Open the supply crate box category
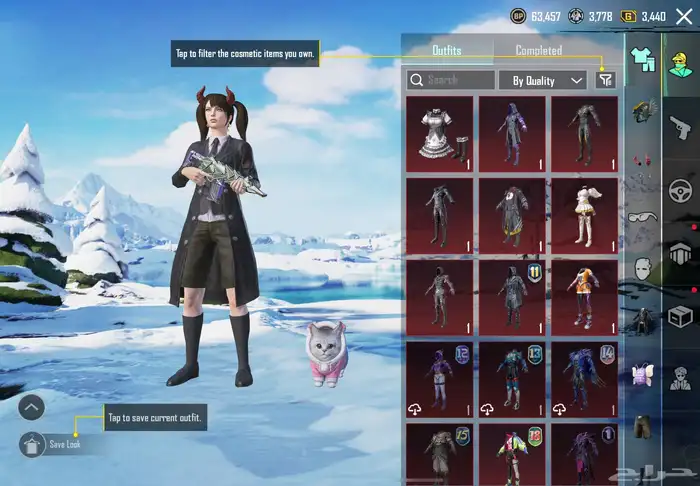This screenshot has height=486, width=700. point(680,317)
